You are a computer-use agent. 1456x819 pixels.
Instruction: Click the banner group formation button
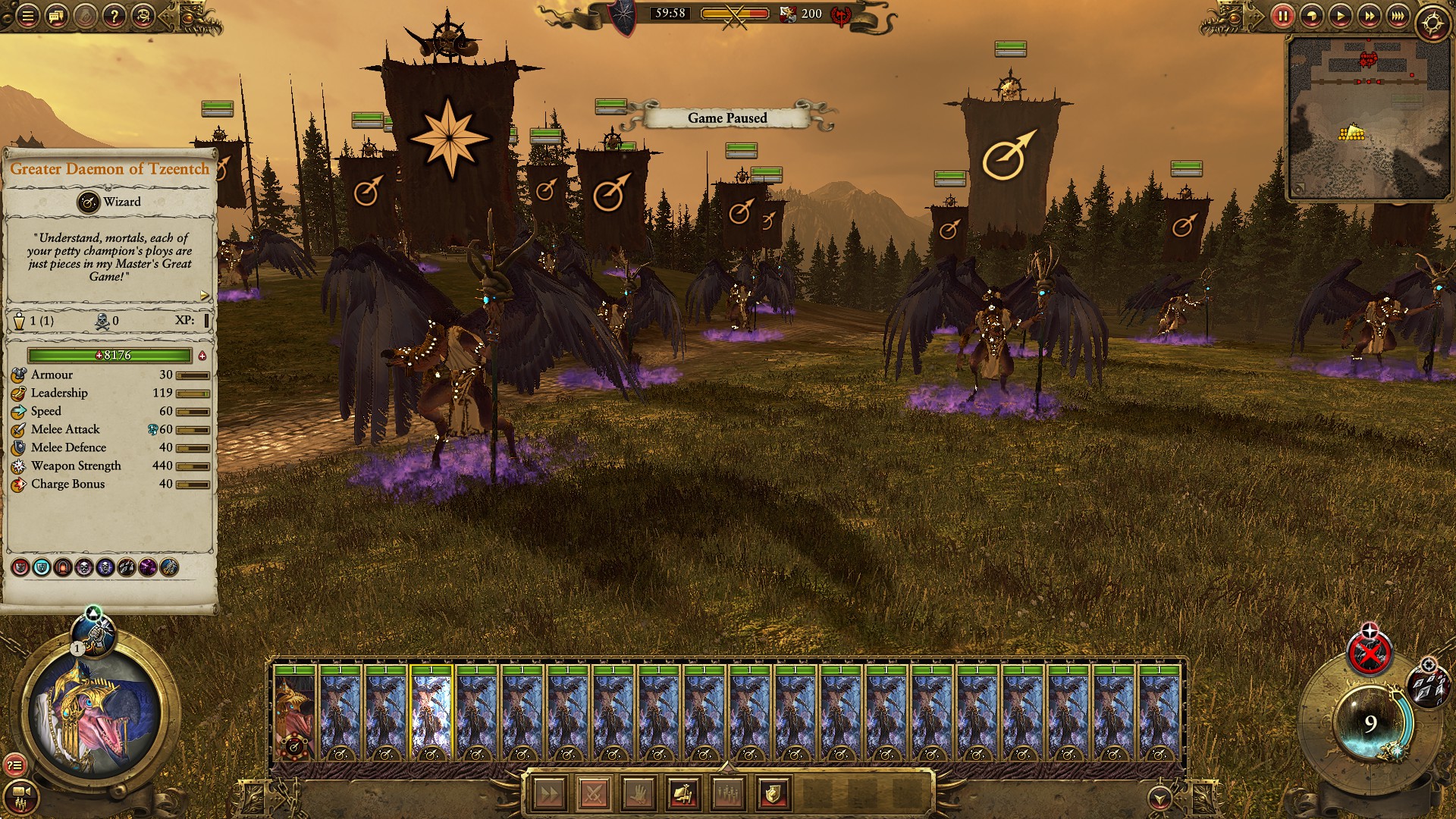[x=683, y=794]
